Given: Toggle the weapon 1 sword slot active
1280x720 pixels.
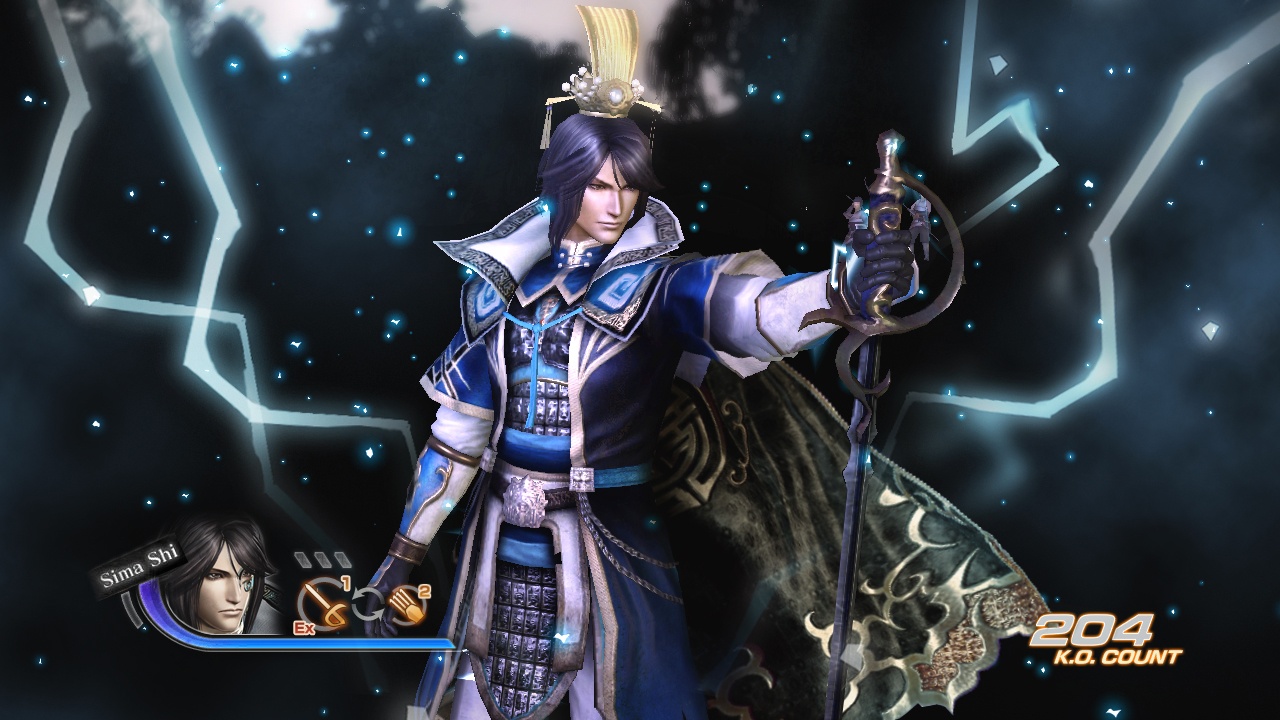Looking at the screenshot, I should pos(323,602).
